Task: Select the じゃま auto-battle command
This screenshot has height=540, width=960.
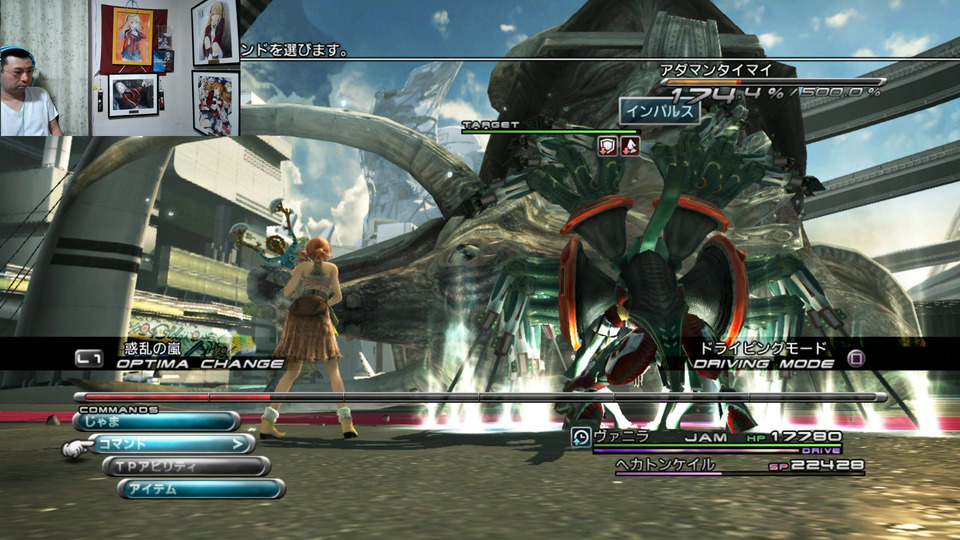Action: (155, 422)
